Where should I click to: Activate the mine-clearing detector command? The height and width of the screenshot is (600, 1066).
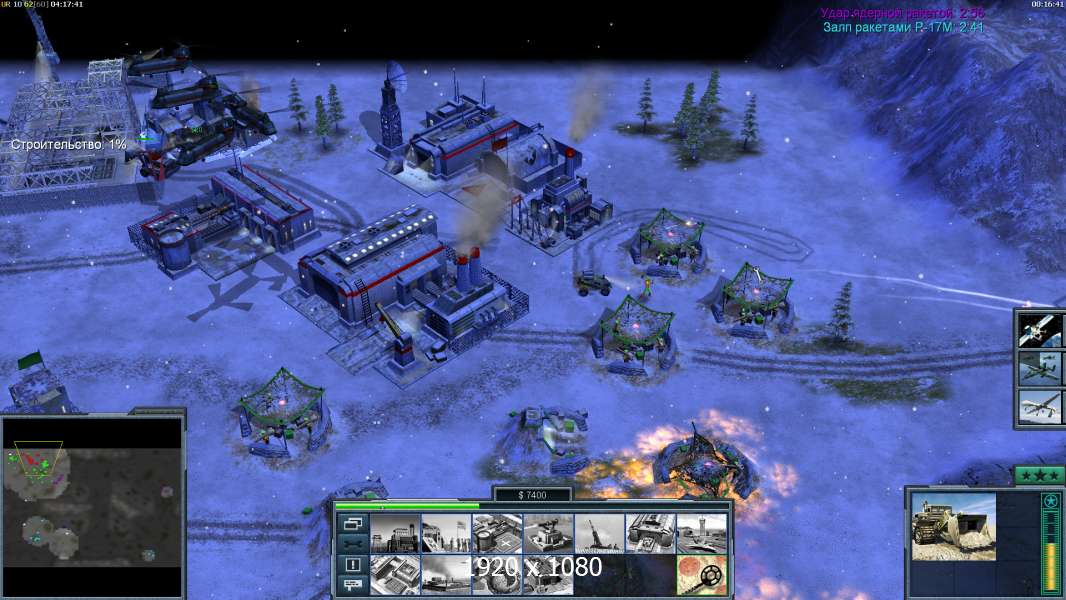pyautogui.click(x=701, y=575)
